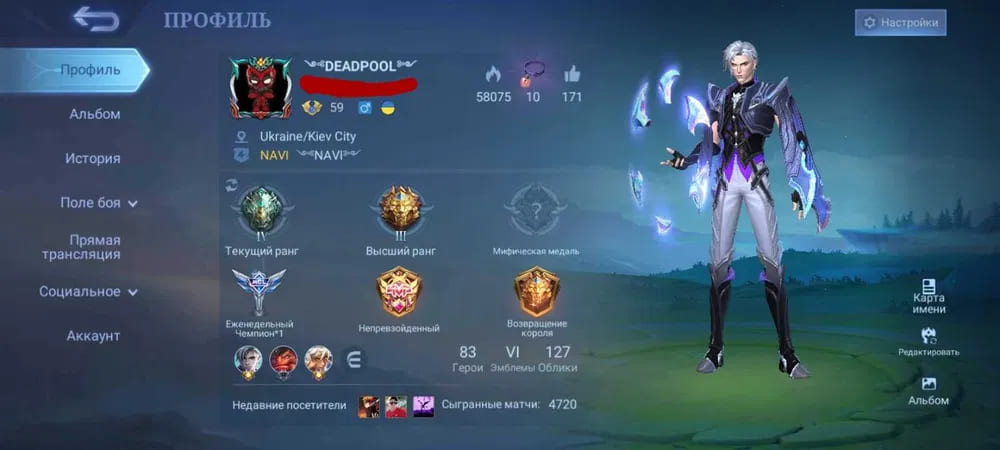Viewport: 1000px width, 450px height.
Task: Open the Настройки settings button
Action: 900,22
